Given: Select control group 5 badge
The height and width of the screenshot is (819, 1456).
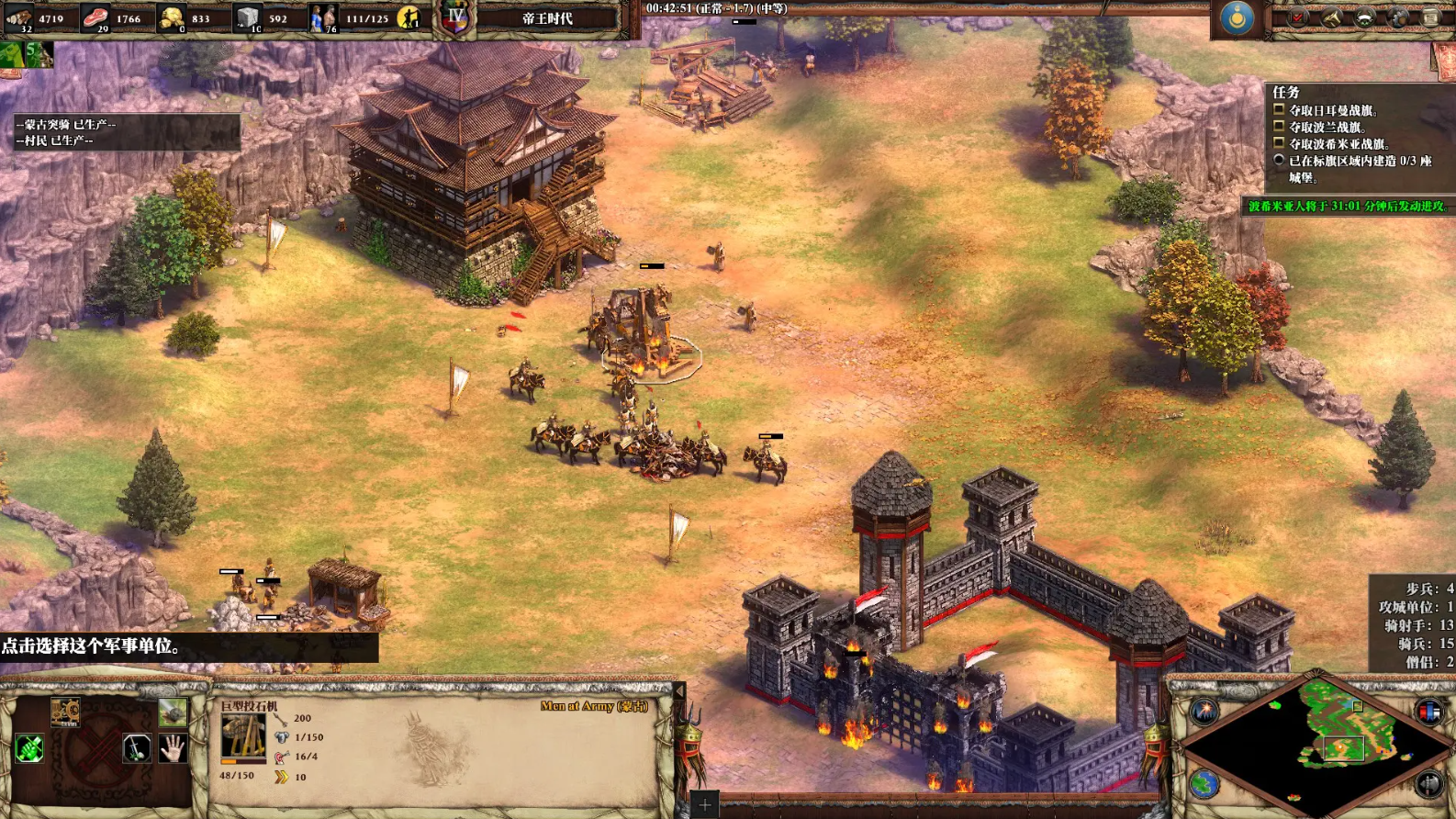Looking at the screenshot, I should [x=37, y=54].
